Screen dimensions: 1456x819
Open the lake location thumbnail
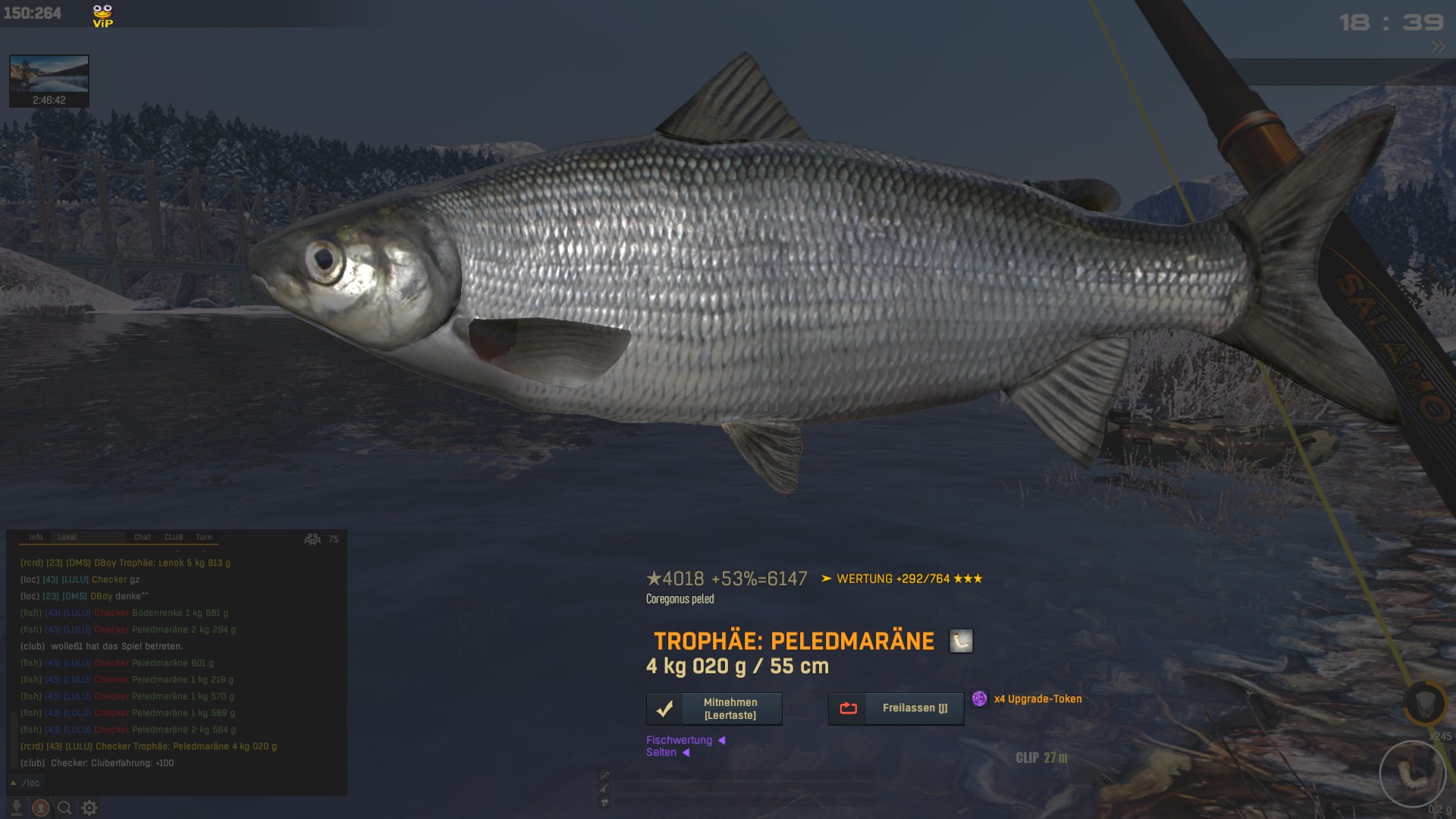(49, 80)
